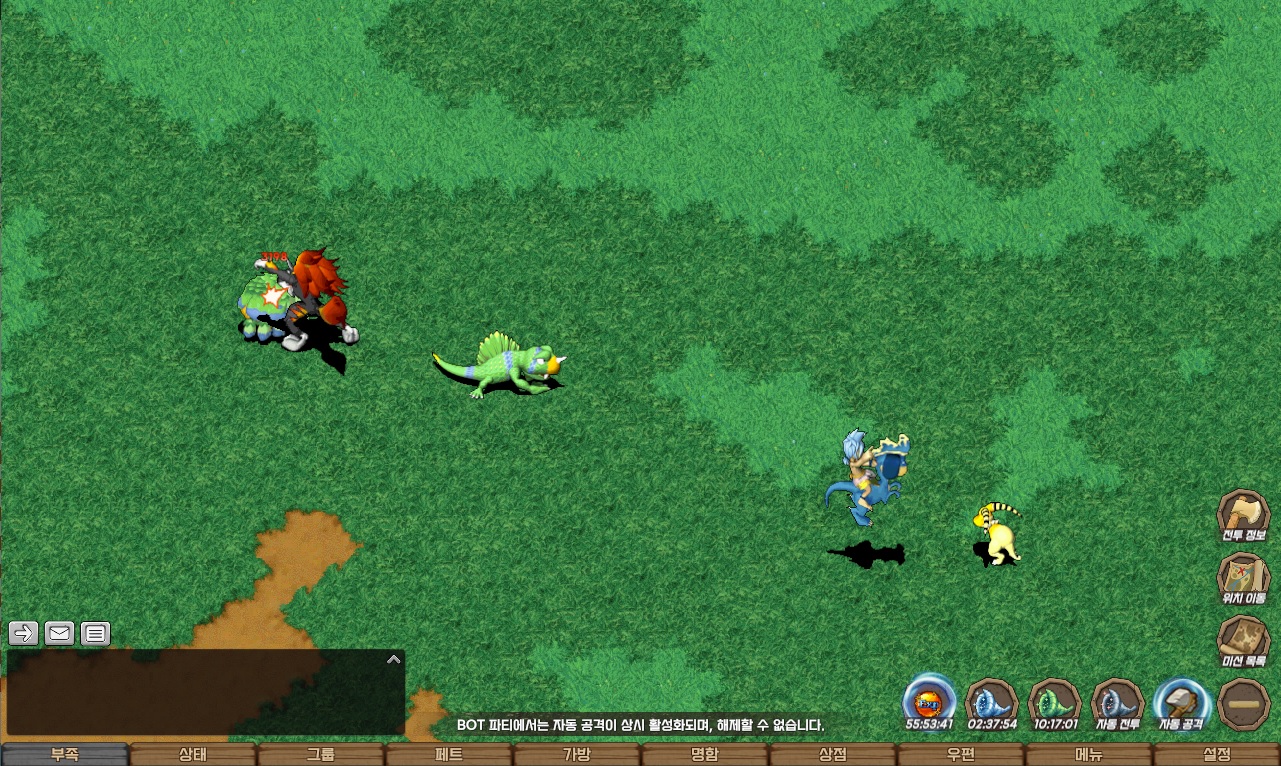Click the arrow button above chat box
The image size is (1281, 766).
coord(24,633)
